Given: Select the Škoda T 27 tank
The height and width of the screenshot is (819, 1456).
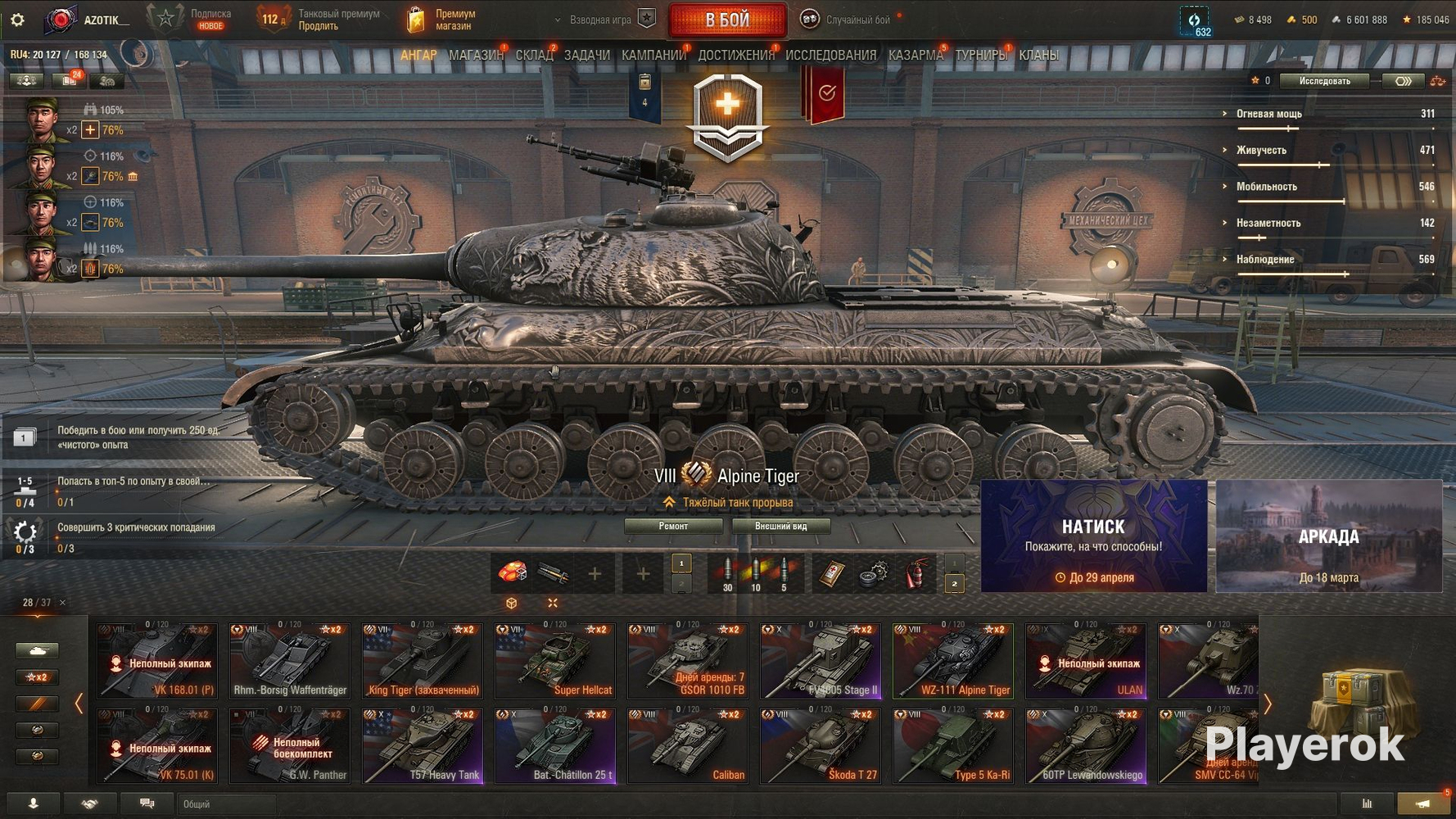Looking at the screenshot, I should click(x=821, y=746).
